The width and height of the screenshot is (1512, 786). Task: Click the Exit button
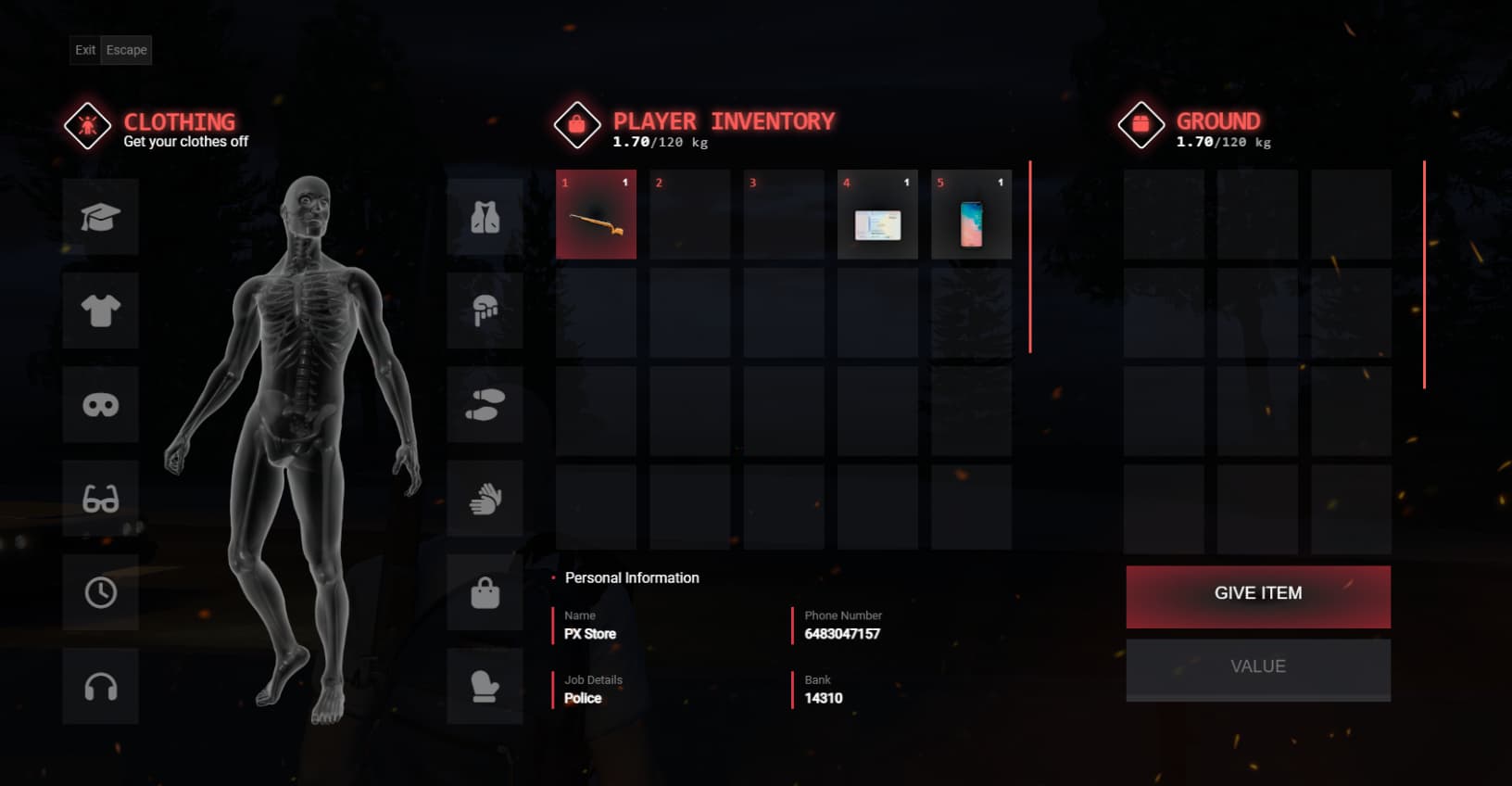pos(83,50)
